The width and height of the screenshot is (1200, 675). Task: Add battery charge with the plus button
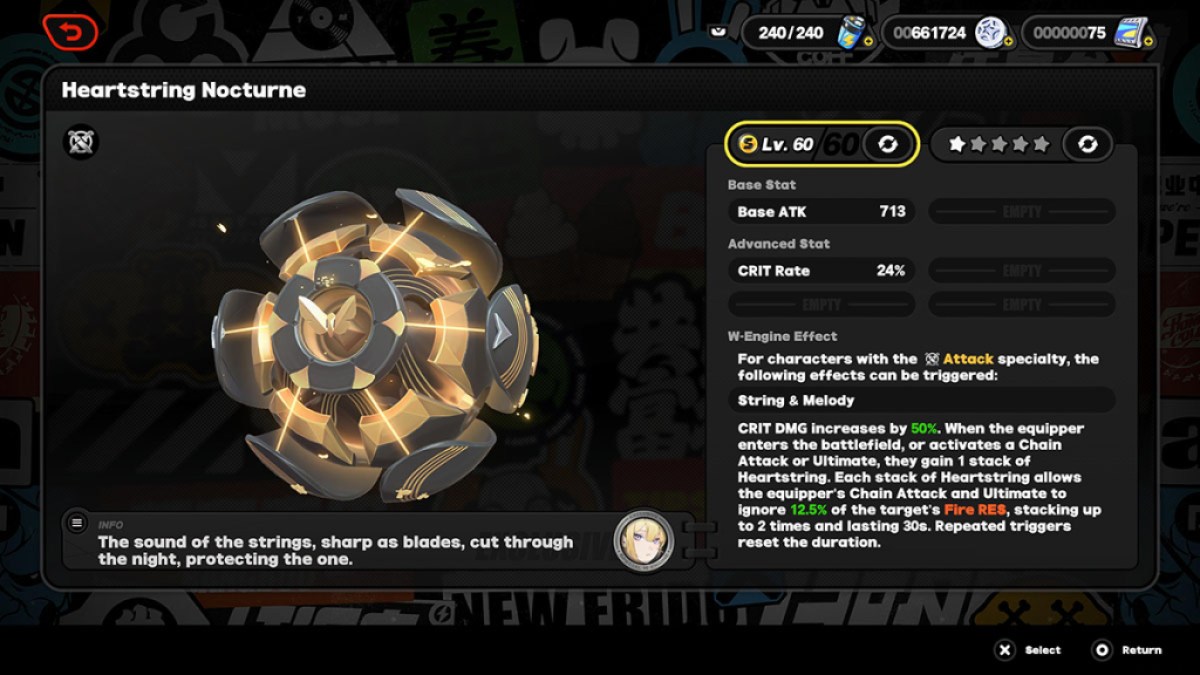point(867,42)
